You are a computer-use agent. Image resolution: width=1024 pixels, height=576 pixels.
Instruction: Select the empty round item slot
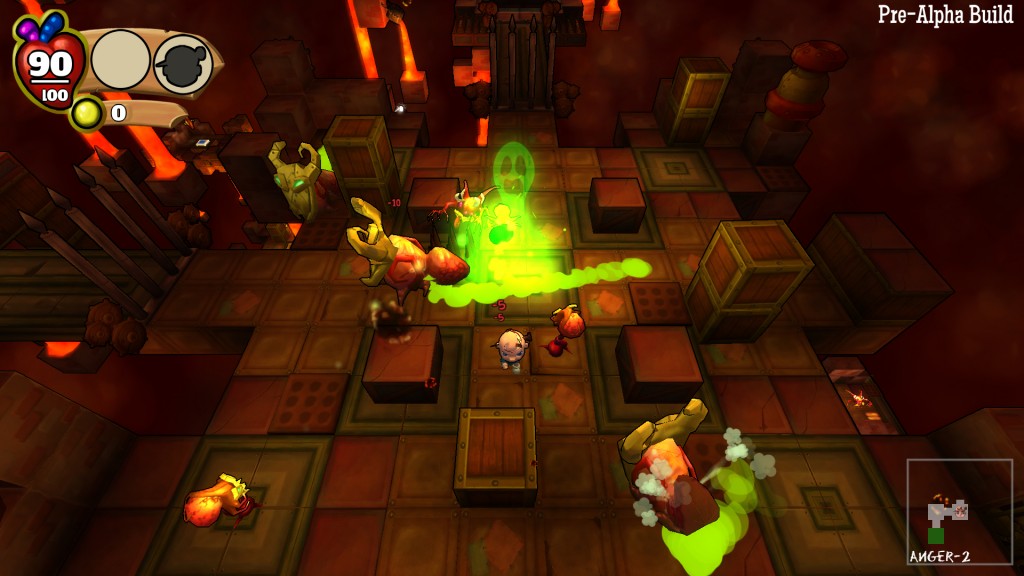pyautogui.click(x=120, y=60)
